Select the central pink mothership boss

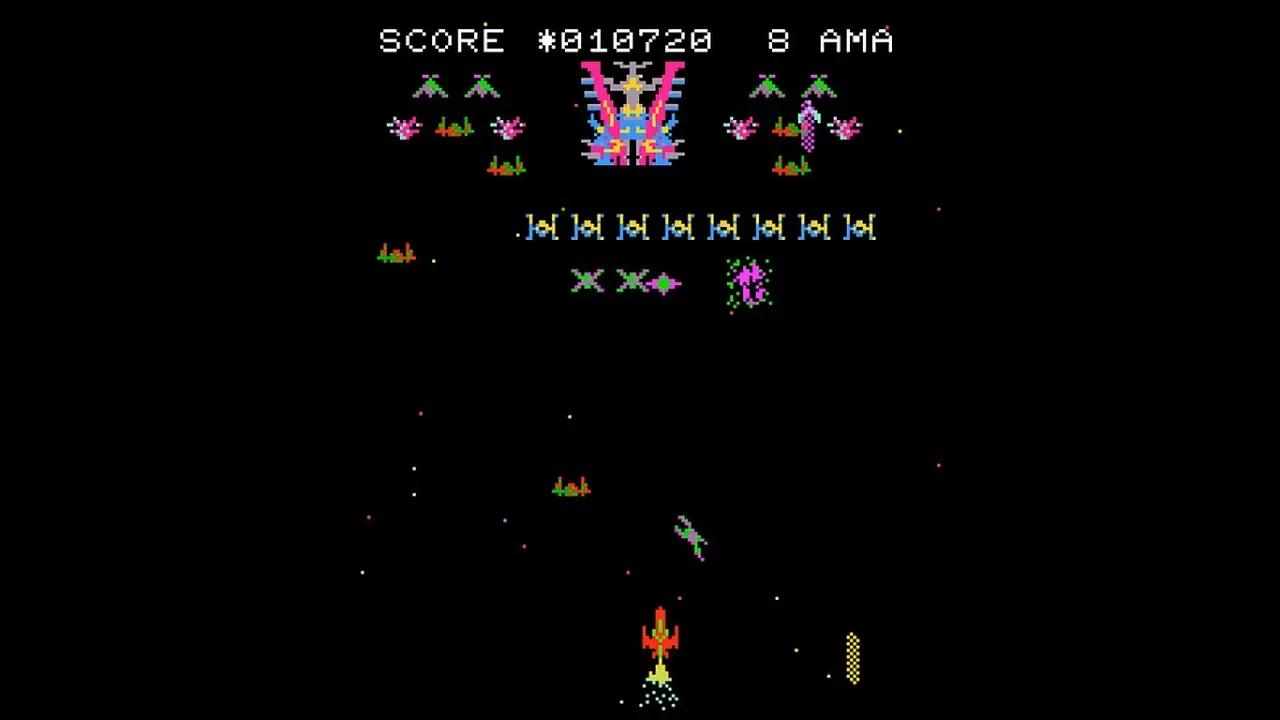coord(632,120)
